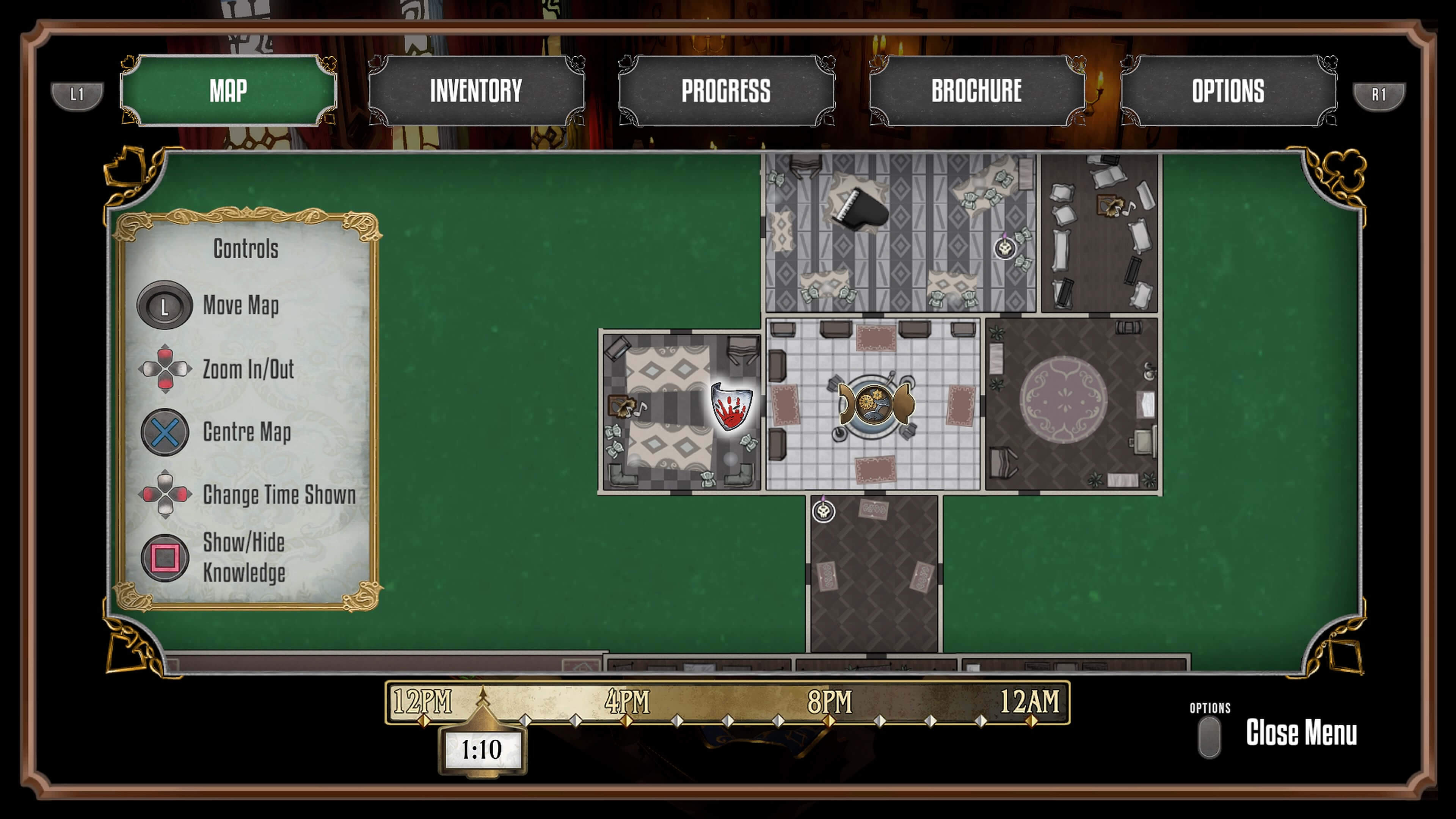The width and height of the screenshot is (1456, 819).
Task: Open the Brochure tab
Action: [976, 91]
